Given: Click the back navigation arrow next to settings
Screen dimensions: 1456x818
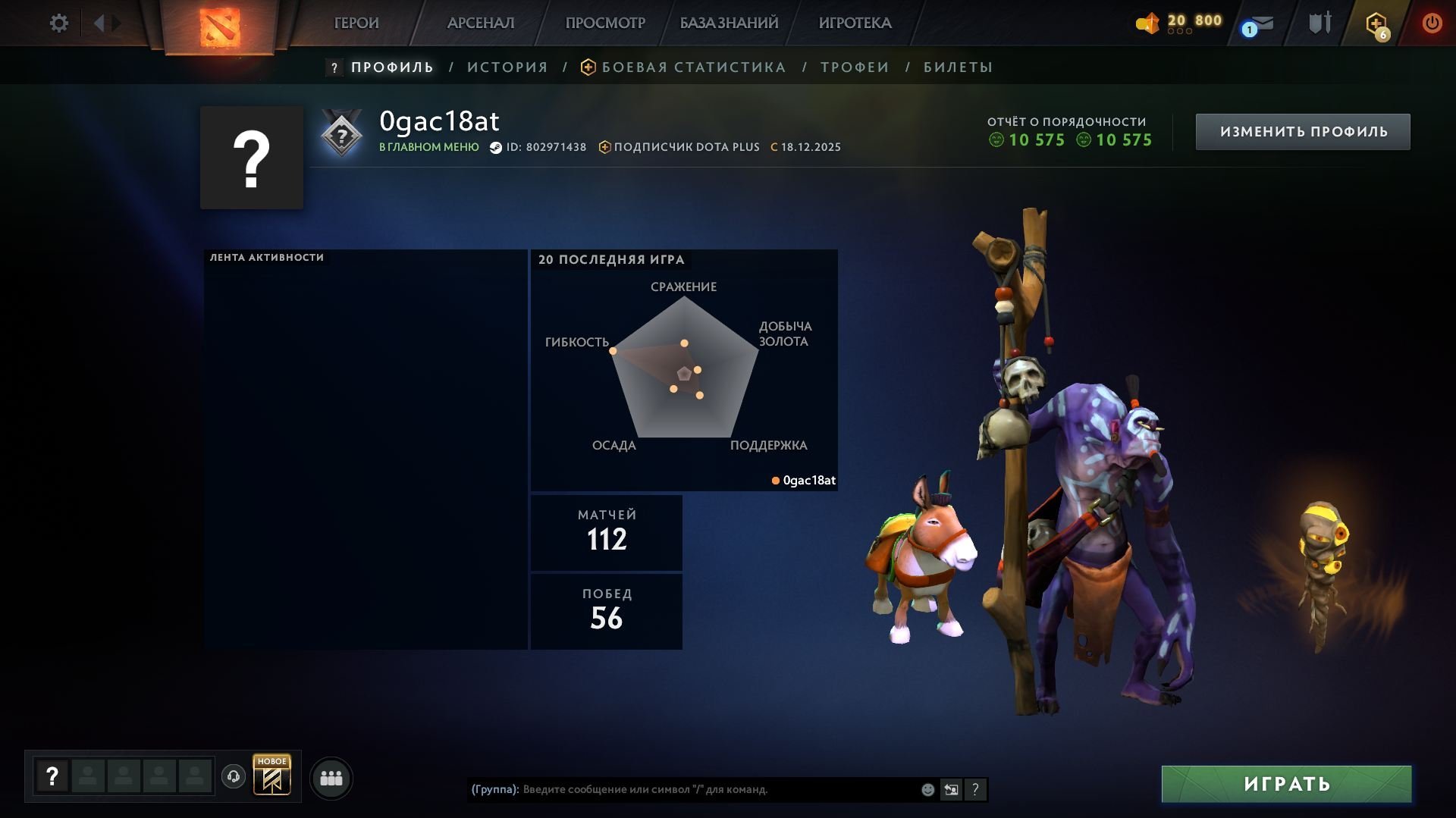Looking at the screenshot, I should (x=99, y=23).
